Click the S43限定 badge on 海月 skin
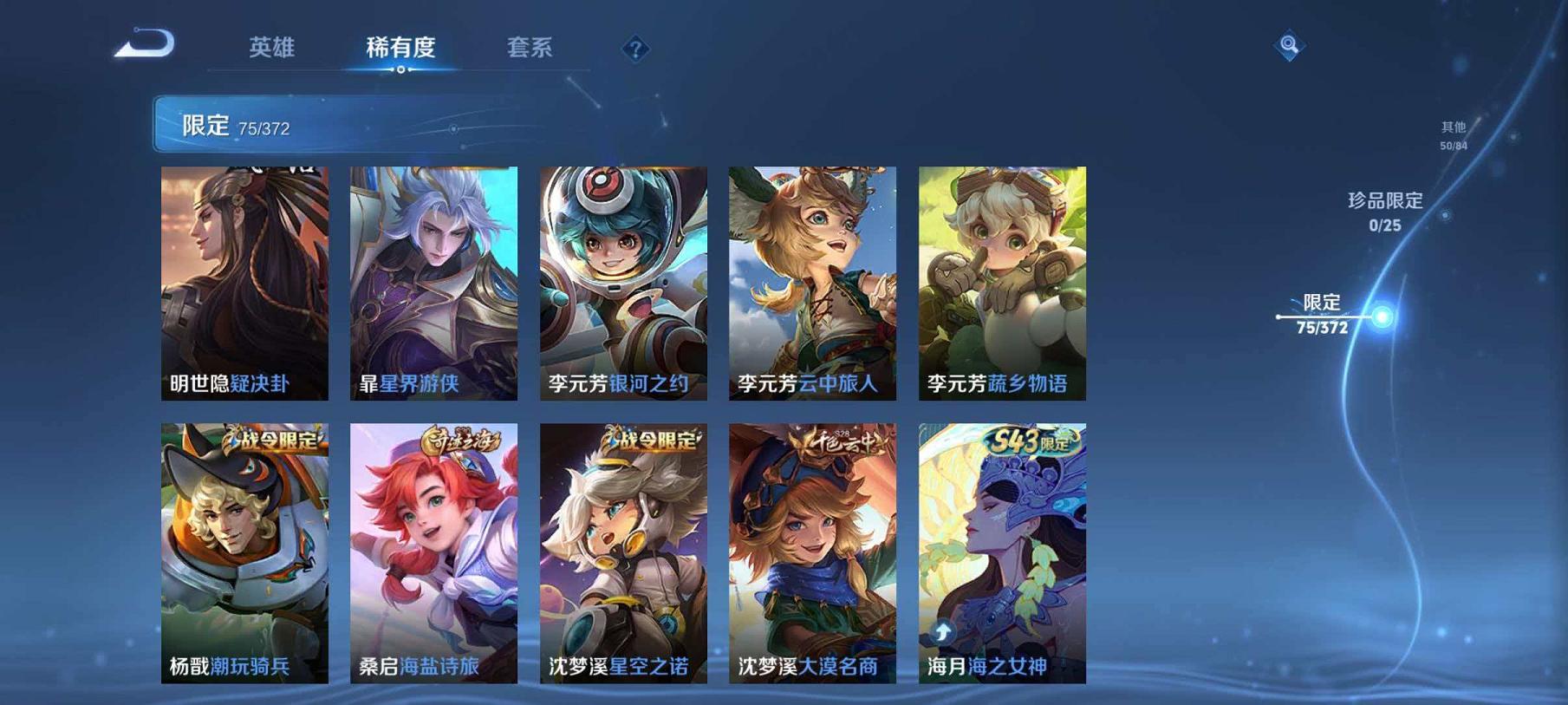The height and width of the screenshot is (705, 1568). (x=1034, y=441)
